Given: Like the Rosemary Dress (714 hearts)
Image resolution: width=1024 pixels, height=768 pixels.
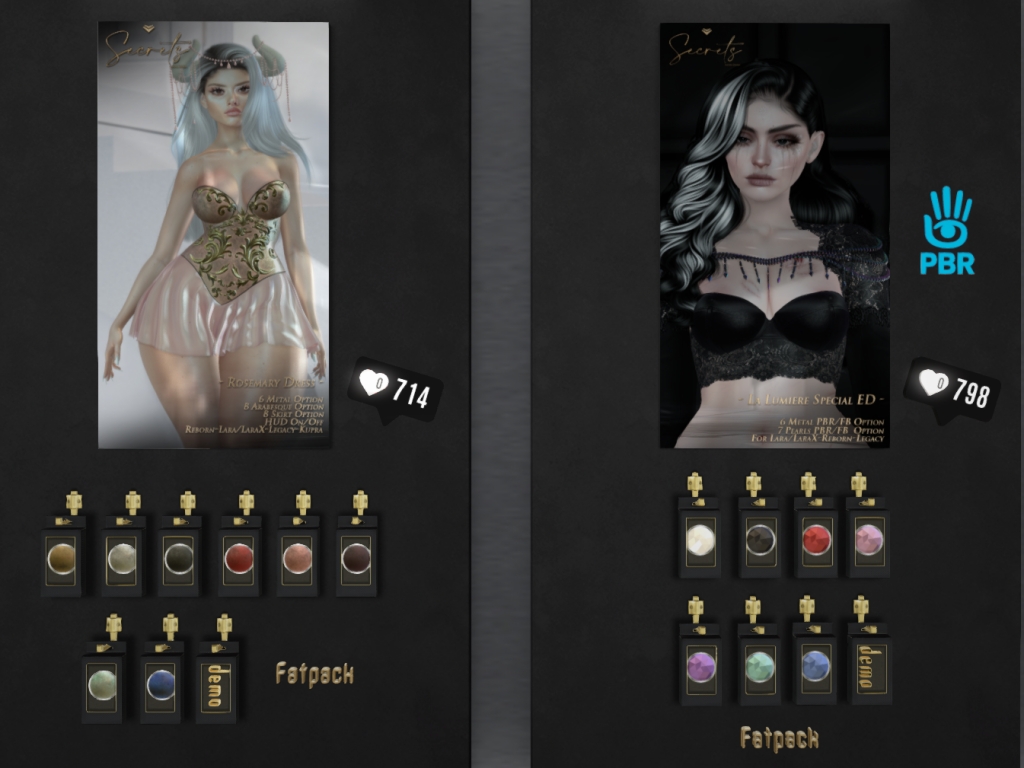Looking at the screenshot, I should pos(395,388).
